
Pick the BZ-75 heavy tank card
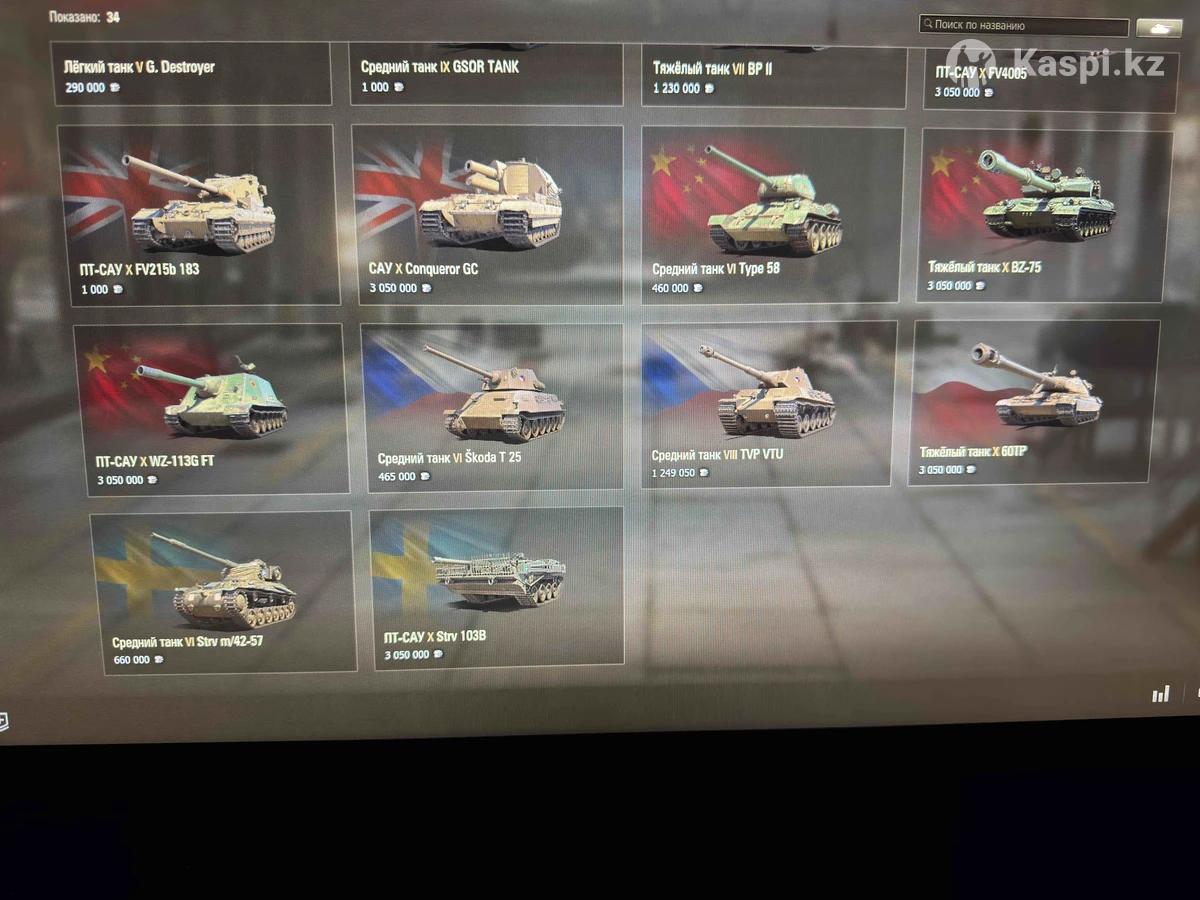click(x=1043, y=215)
